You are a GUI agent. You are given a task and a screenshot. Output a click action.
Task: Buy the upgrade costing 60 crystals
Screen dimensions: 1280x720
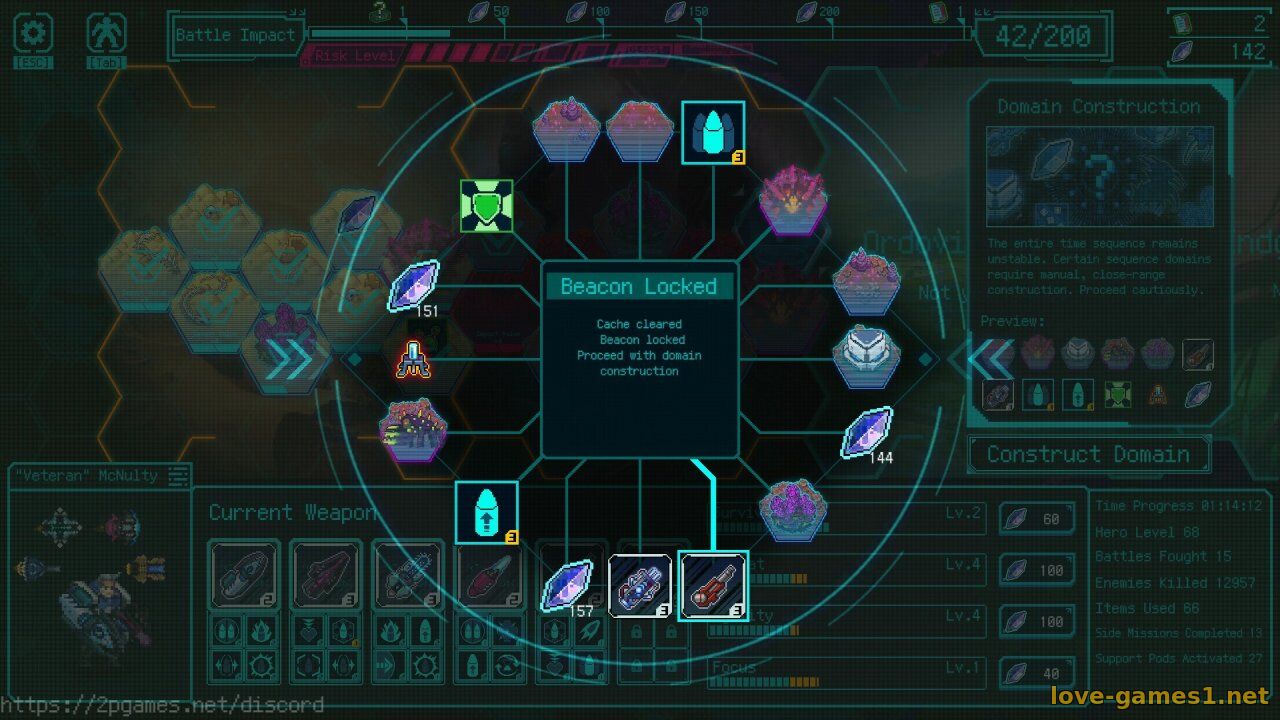(x=1037, y=518)
